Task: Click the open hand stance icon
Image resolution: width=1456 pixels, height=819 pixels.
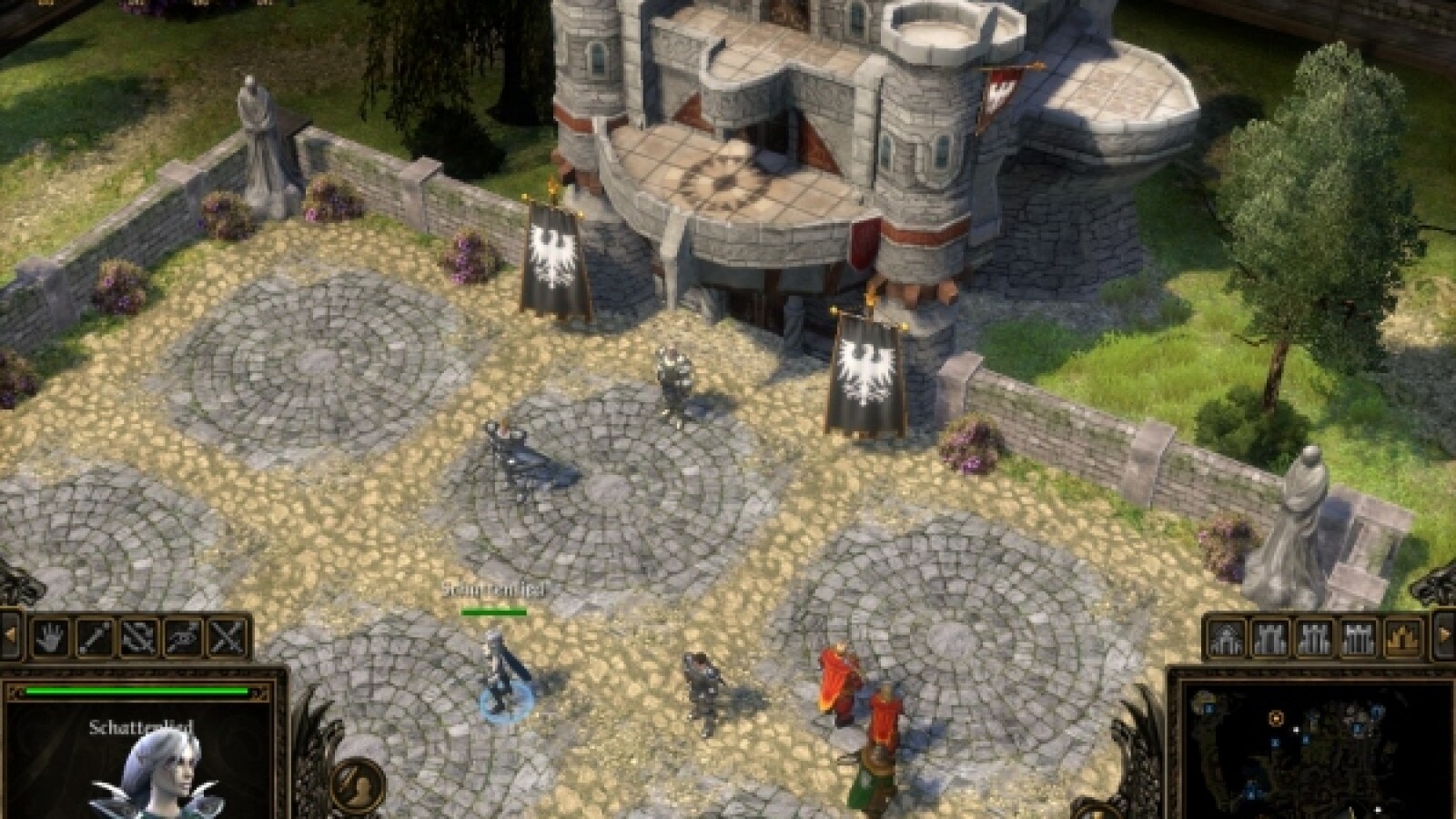Action: [x=51, y=636]
